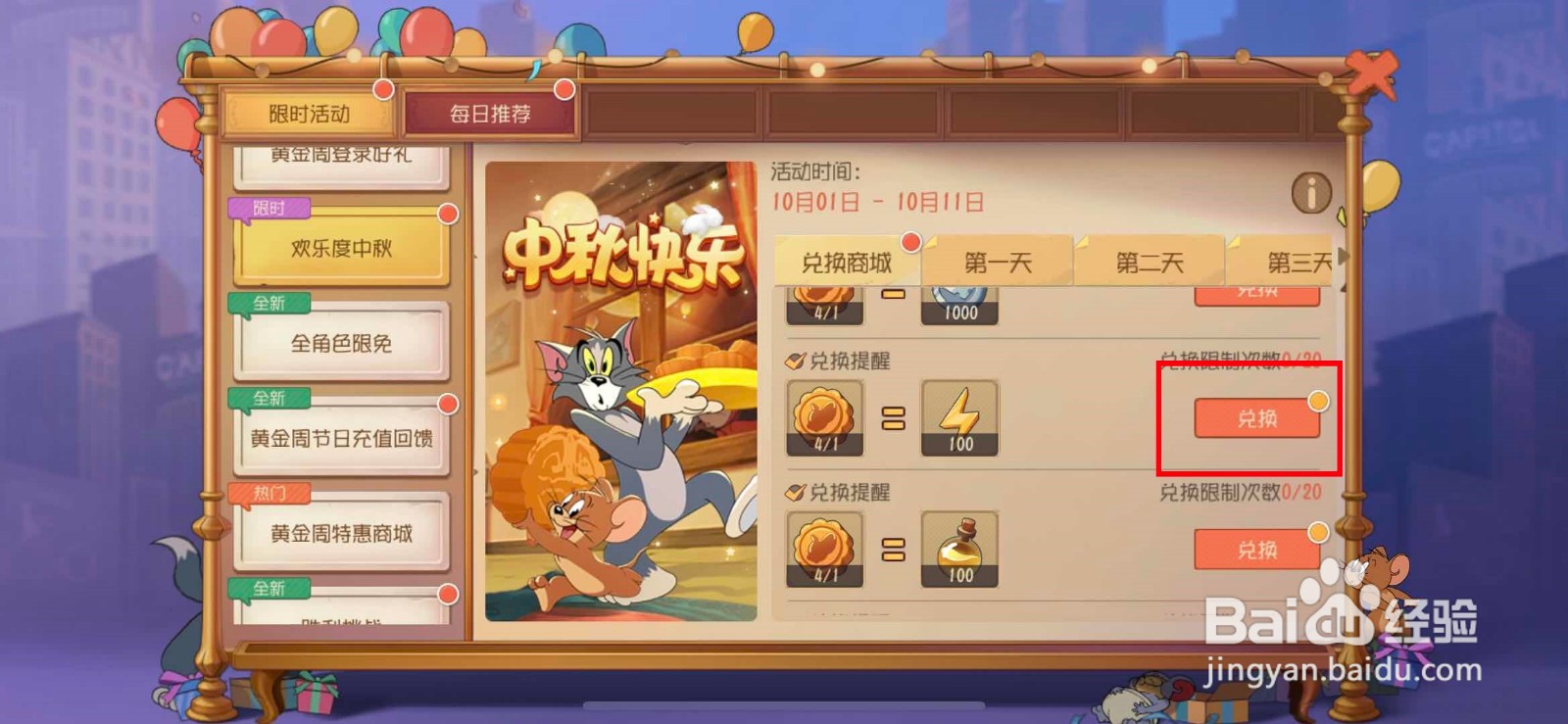
Task: Click the mooncake coin icon in the potion exchange row
Action: pyautogui.click(x=826, y=549)
